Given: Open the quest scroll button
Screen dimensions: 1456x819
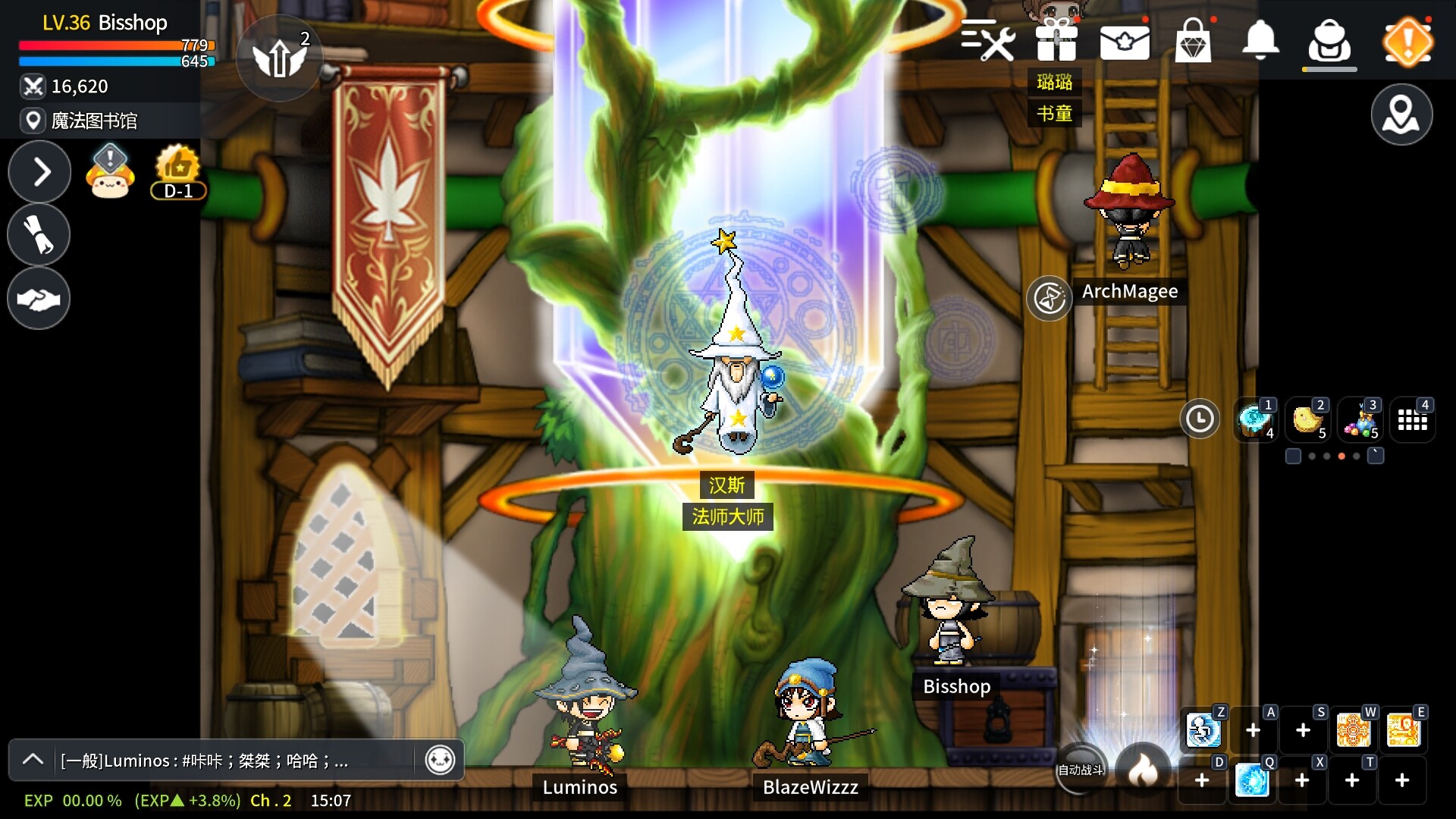Looking at the screenshot, I should 39,235.
